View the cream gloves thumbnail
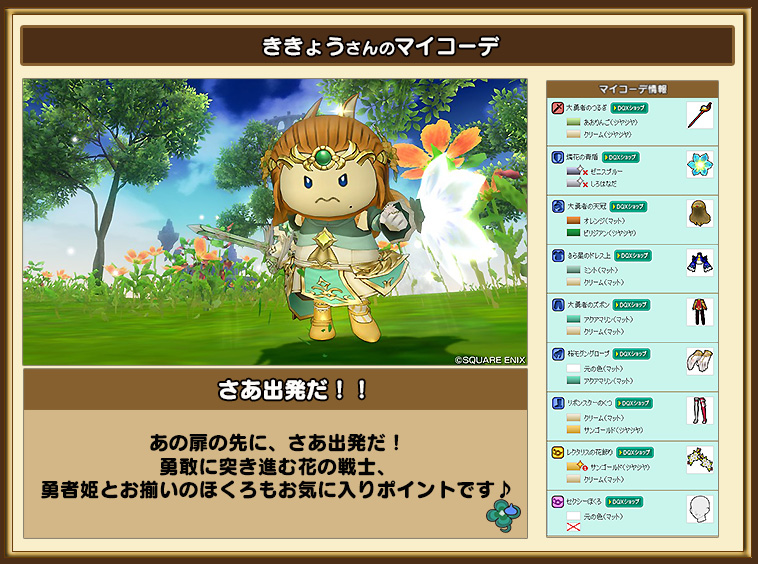This screenshot has width=758, height=564. pos(699,360)
